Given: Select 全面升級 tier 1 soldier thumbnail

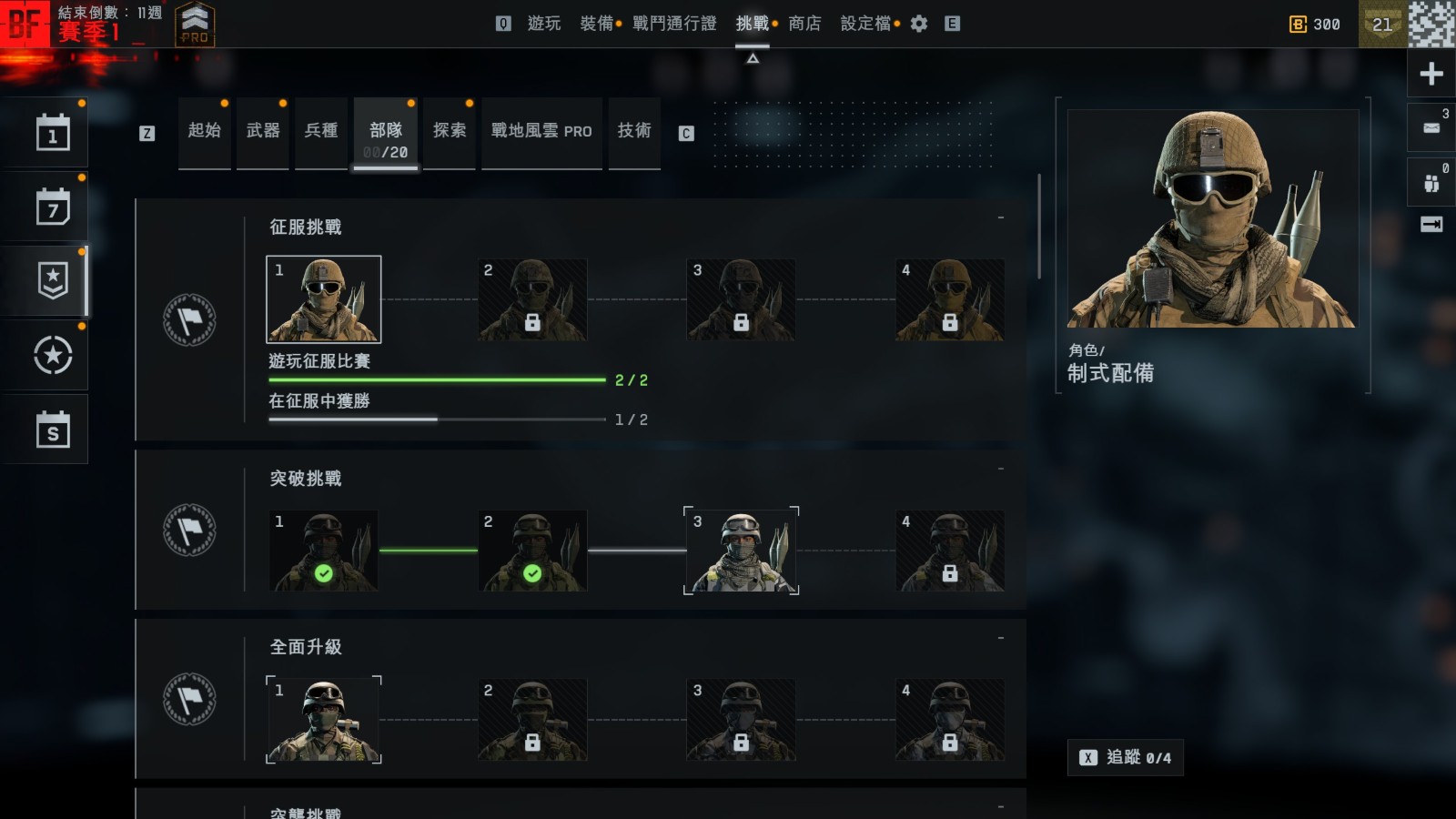Looking at the screenshot, I should [323, 719].
